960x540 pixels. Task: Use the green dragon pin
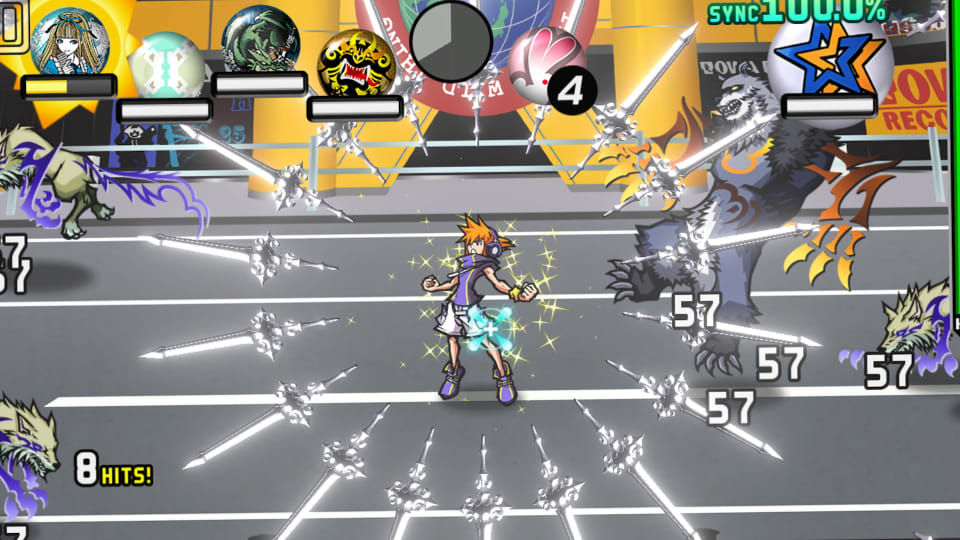pyautogui.click(x=260, y=40)
